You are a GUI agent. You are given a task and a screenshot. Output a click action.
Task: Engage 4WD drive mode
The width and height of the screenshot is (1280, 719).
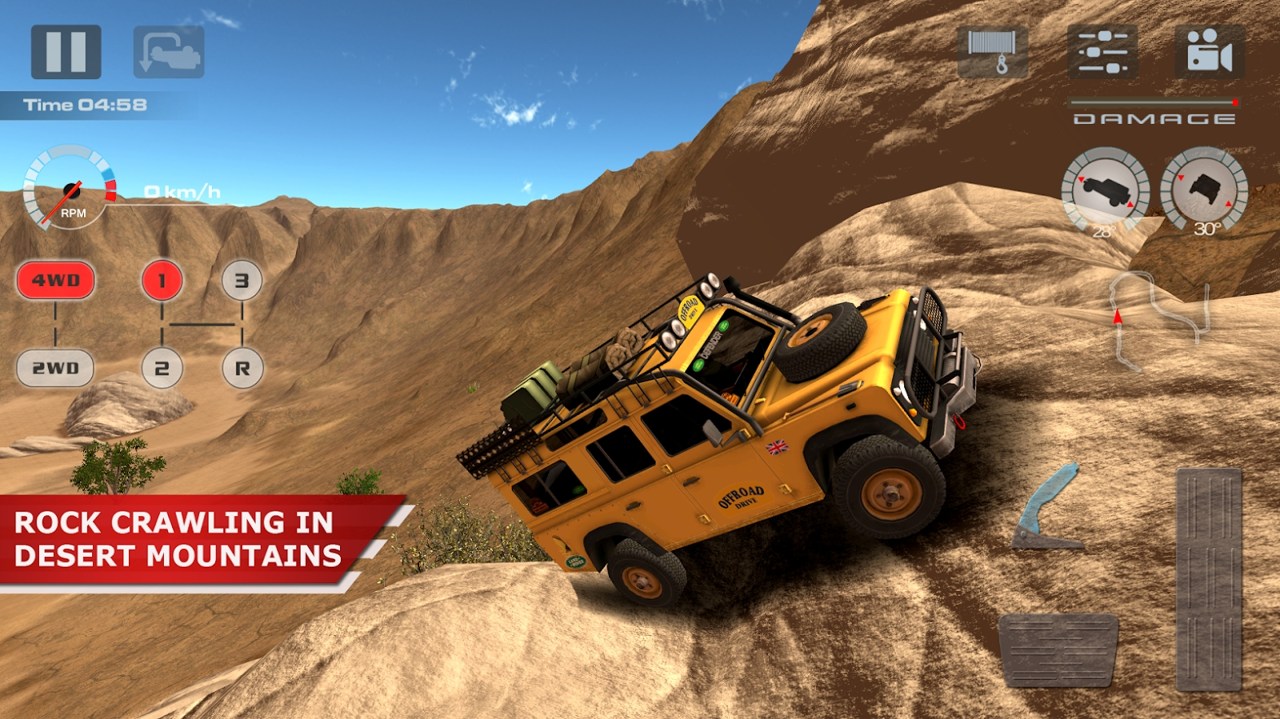click(55, 281)
